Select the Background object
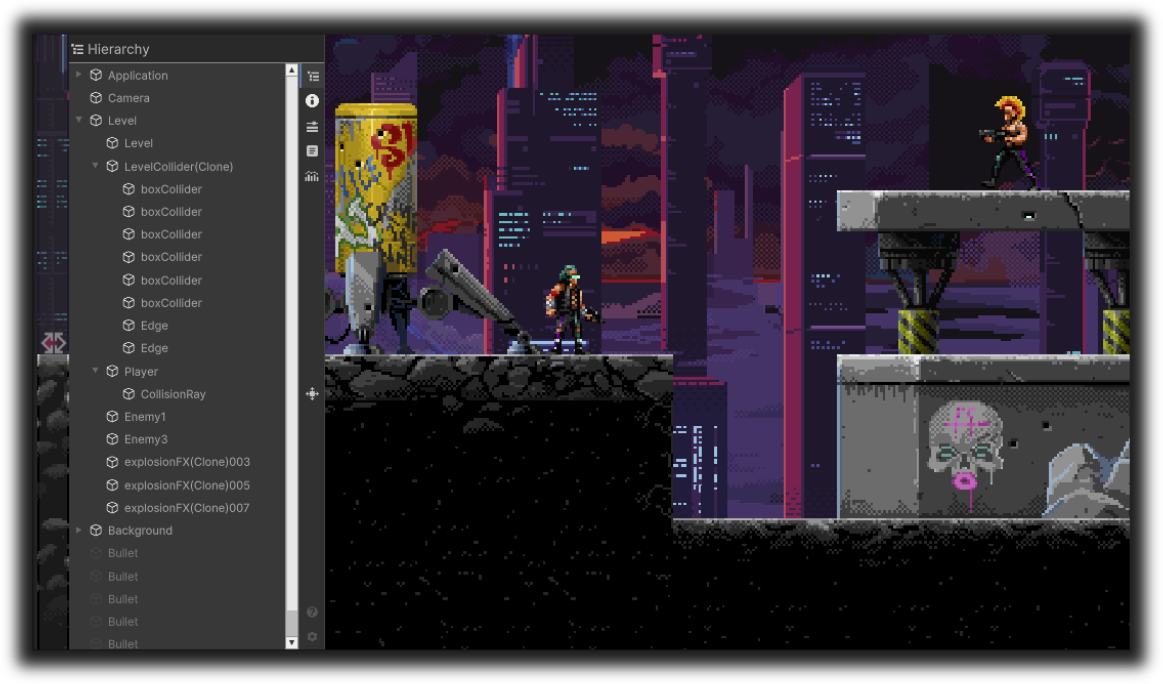 pyautogui.click(x=140, y=531)
